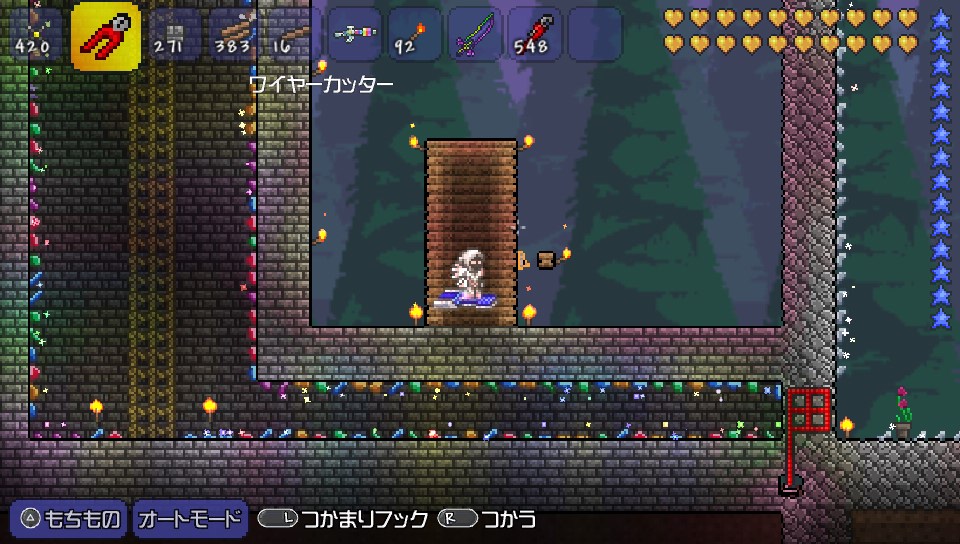The height and width of the screenshot is (544, 960).
Task: Equip the rainbow gun from the hotbar
Action: click(354, 34)
